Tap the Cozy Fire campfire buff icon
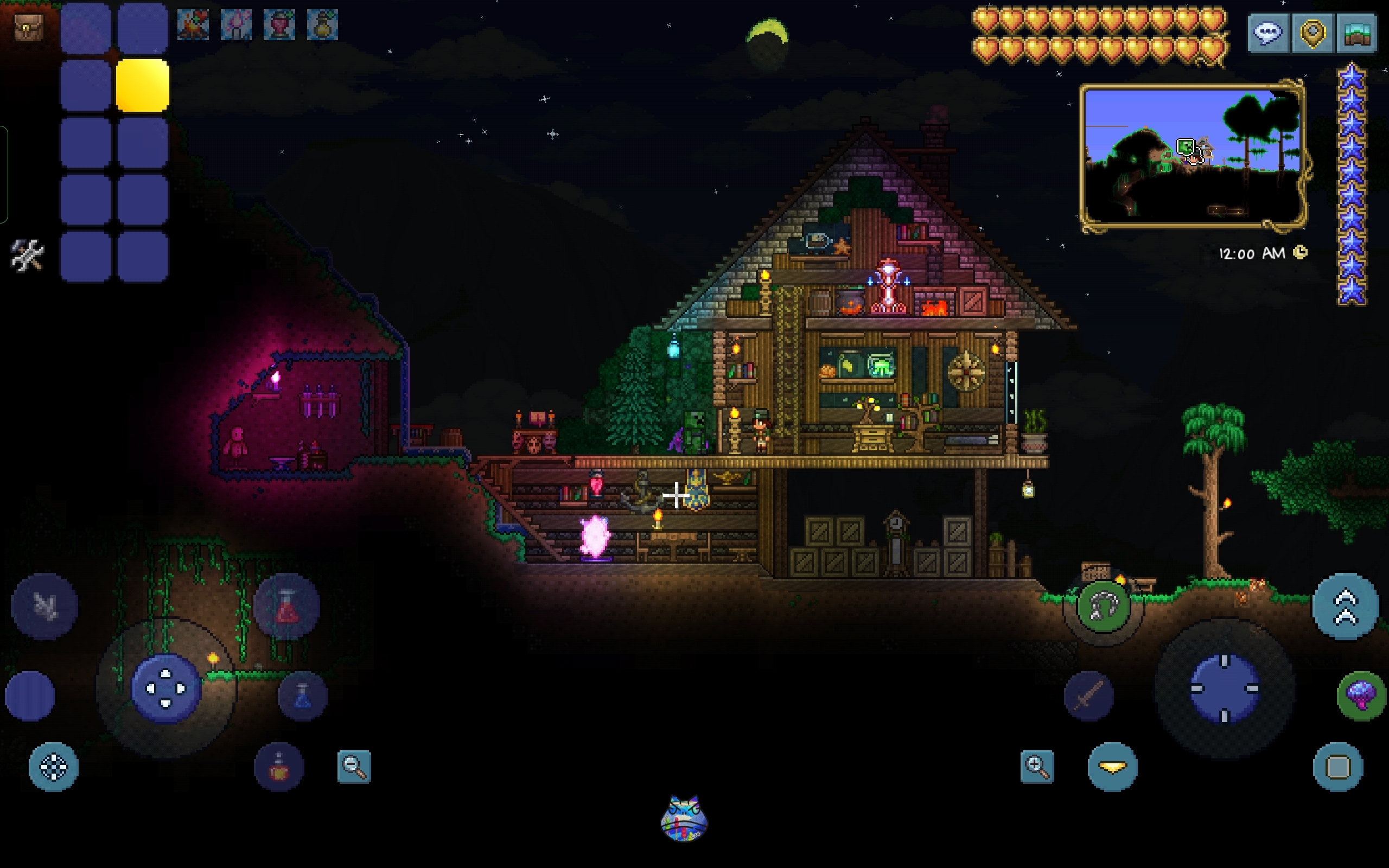Screen dimensions: 1389x868 click(193, 25)
